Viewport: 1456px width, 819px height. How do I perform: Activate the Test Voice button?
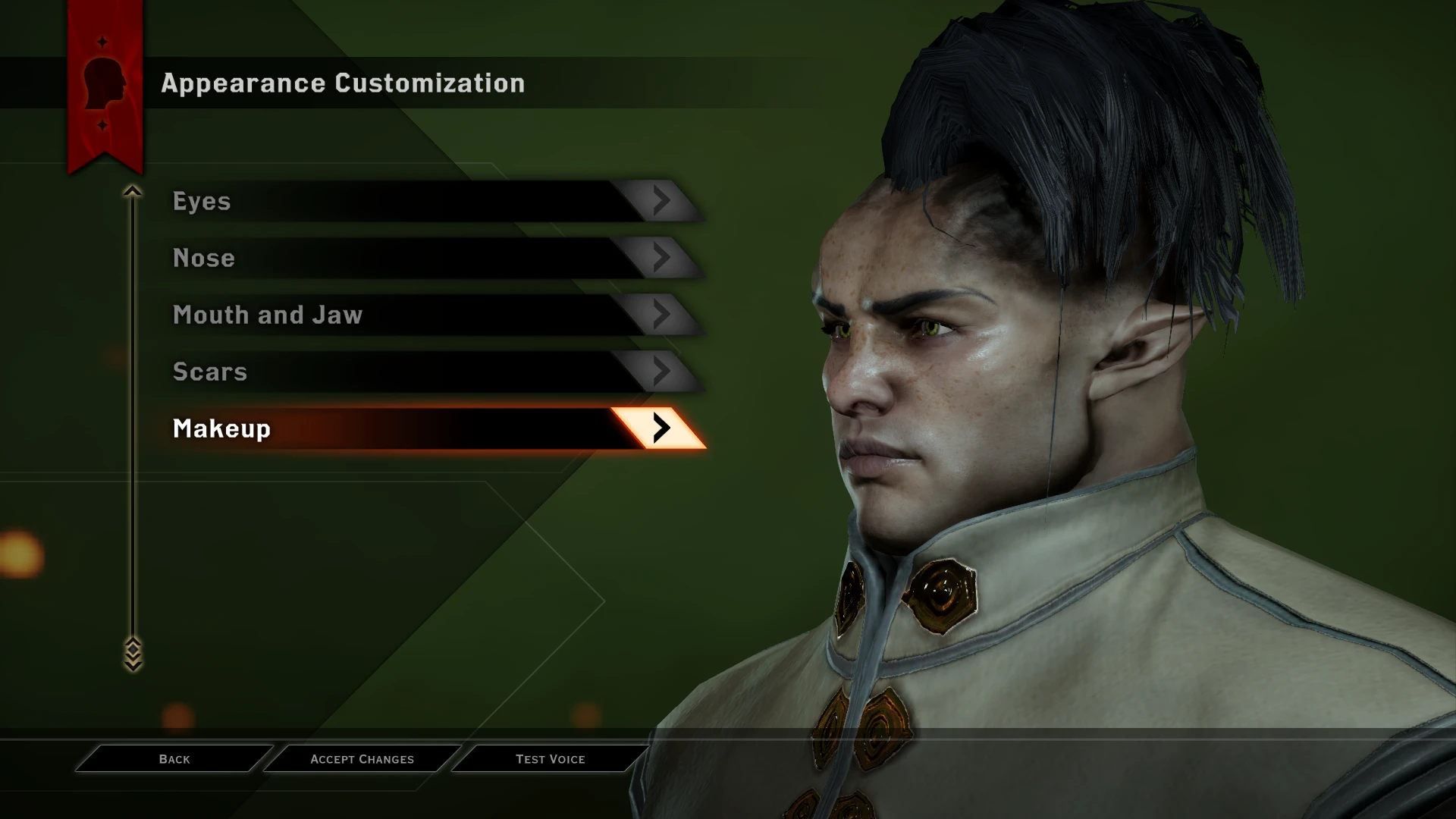click(552, 758)
